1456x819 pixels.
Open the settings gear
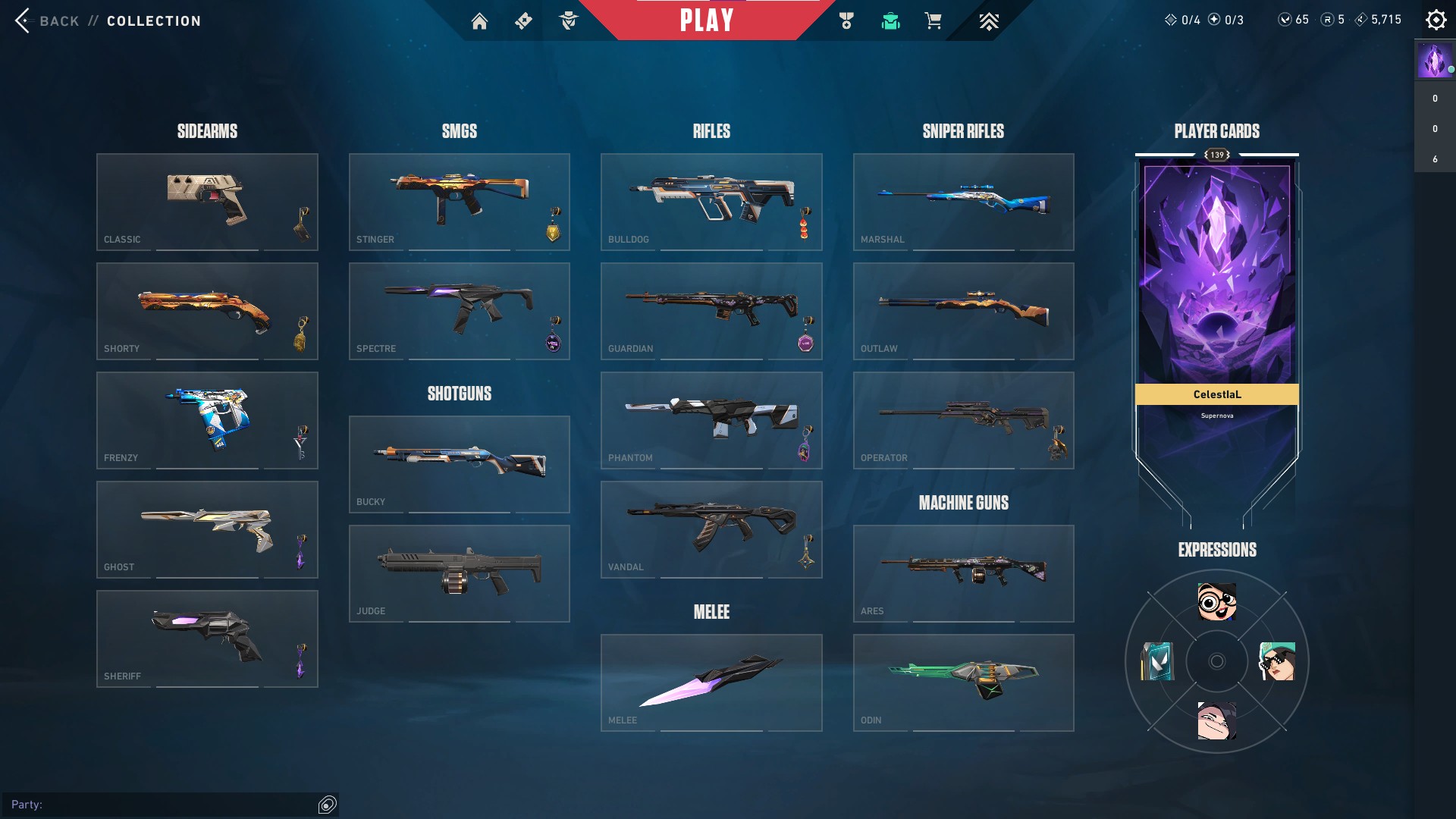[x=1436, y=20]
